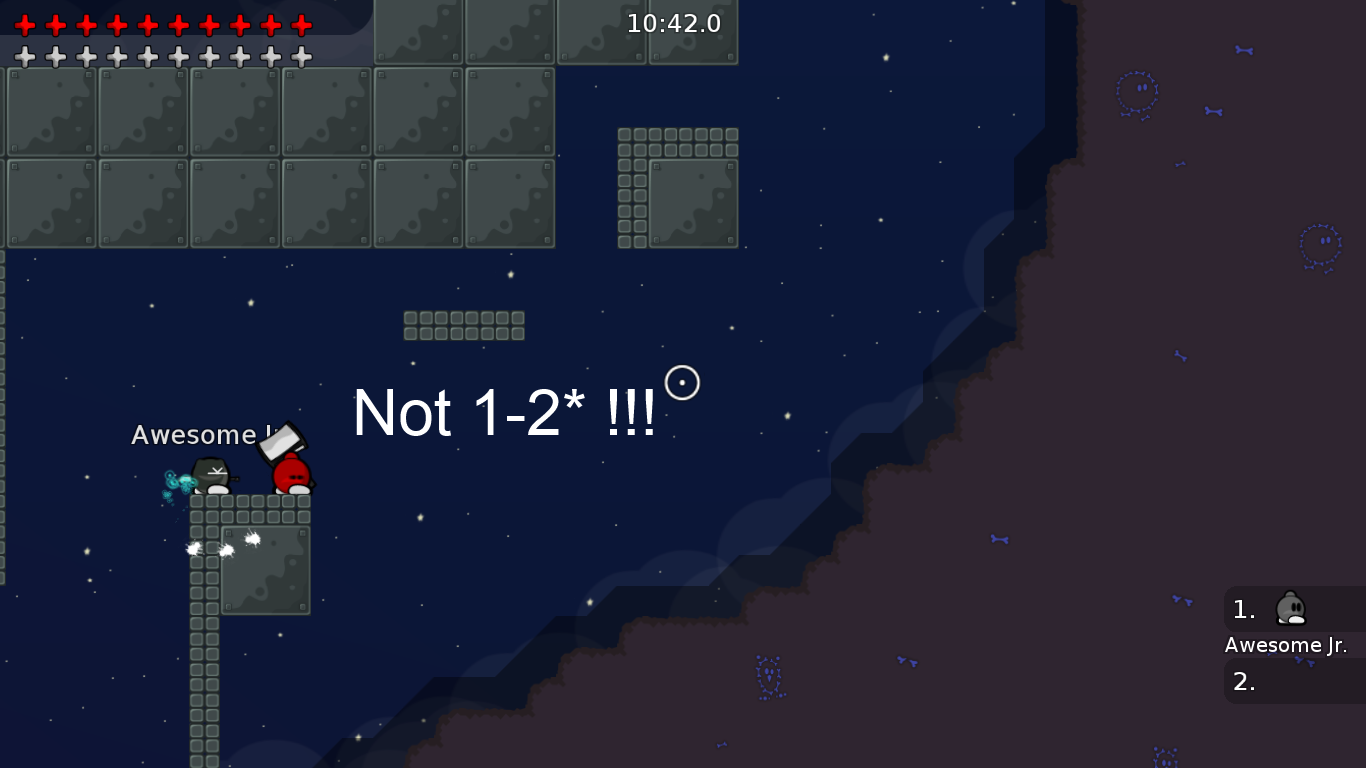Click the smiley face doodle on the right cliff
Screen dimensions: 1366x768
[x=1137, y=89]
